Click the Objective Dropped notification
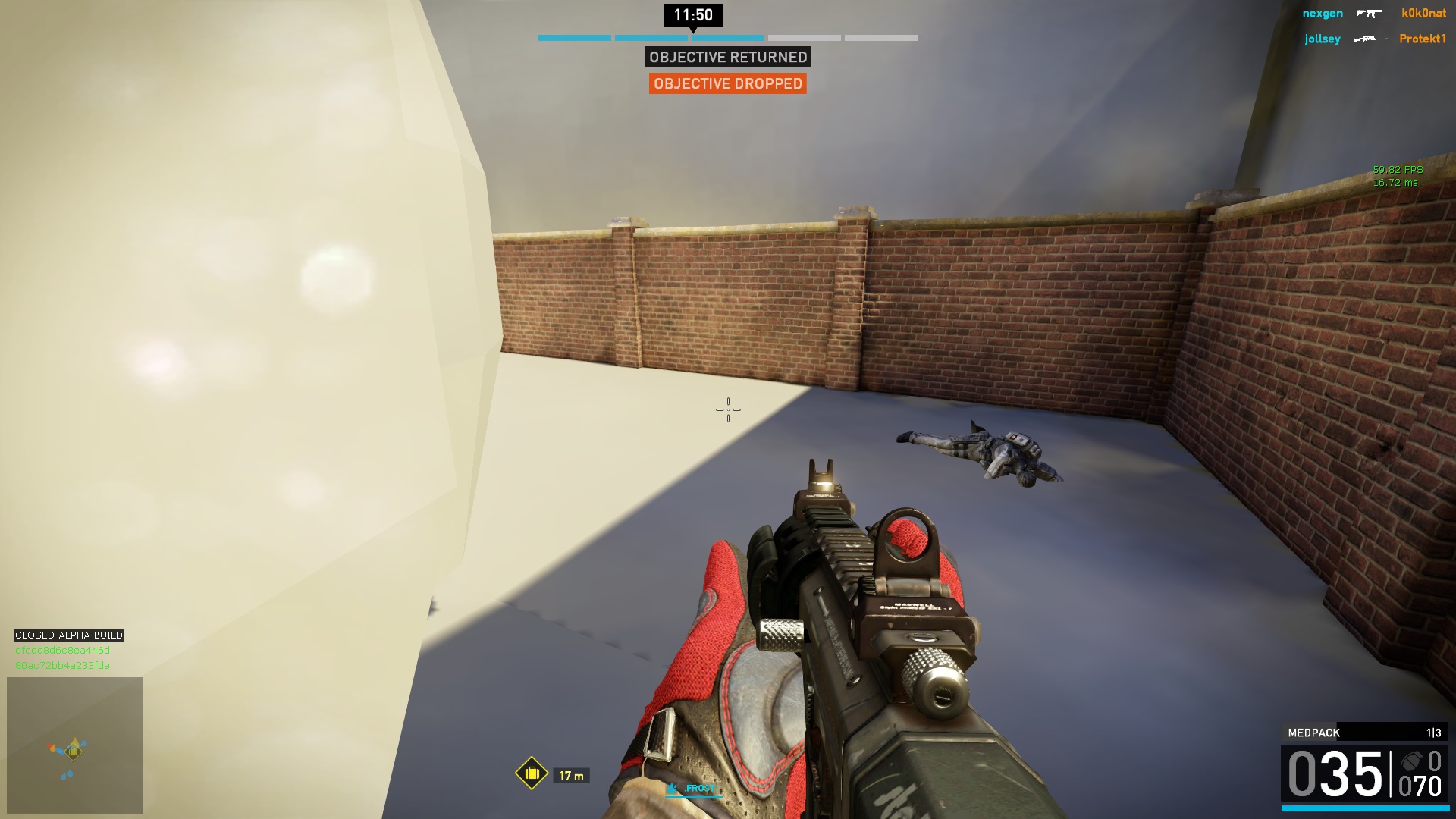This screenshot has height=819, width=1456. [727, 83]
